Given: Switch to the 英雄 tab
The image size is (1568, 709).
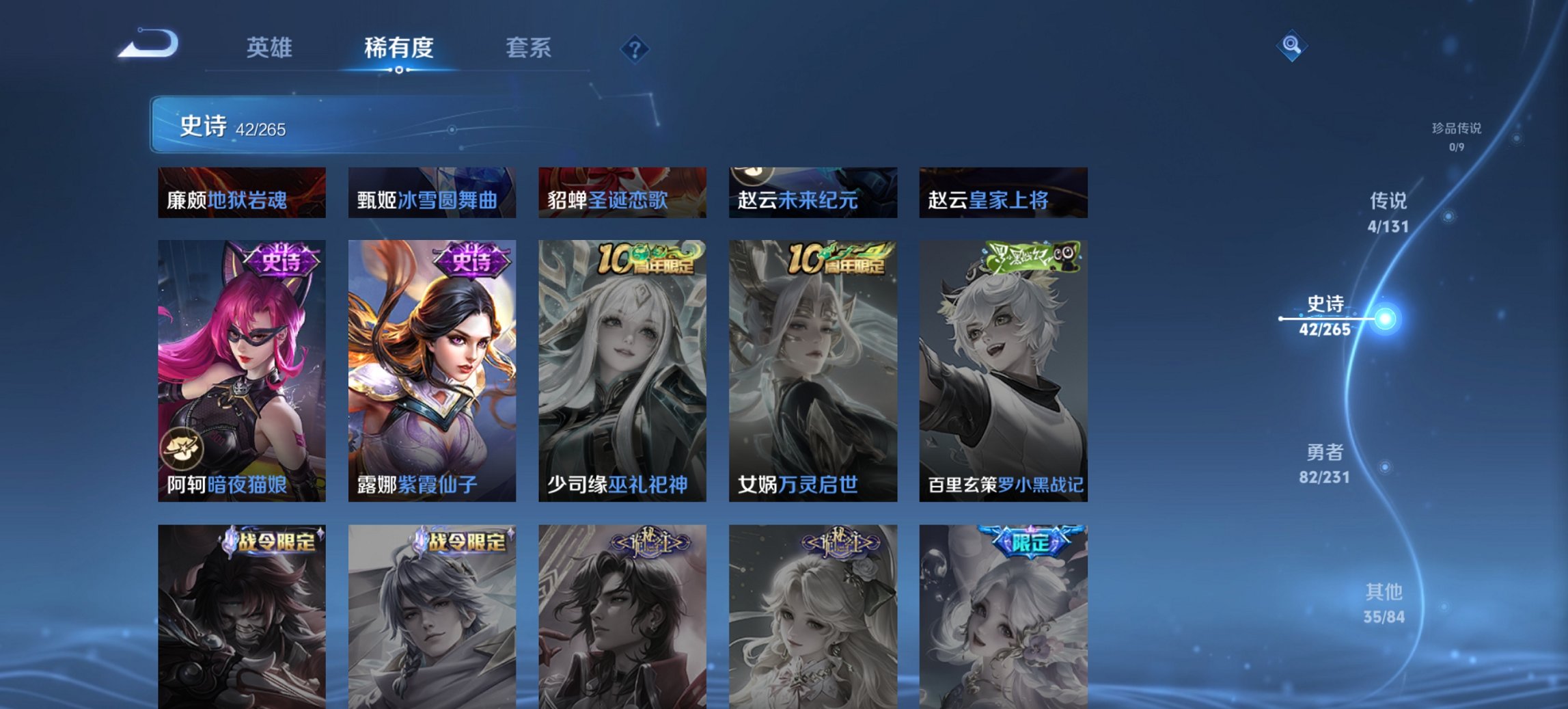Looking at the screenshot, I should (270, 48).
